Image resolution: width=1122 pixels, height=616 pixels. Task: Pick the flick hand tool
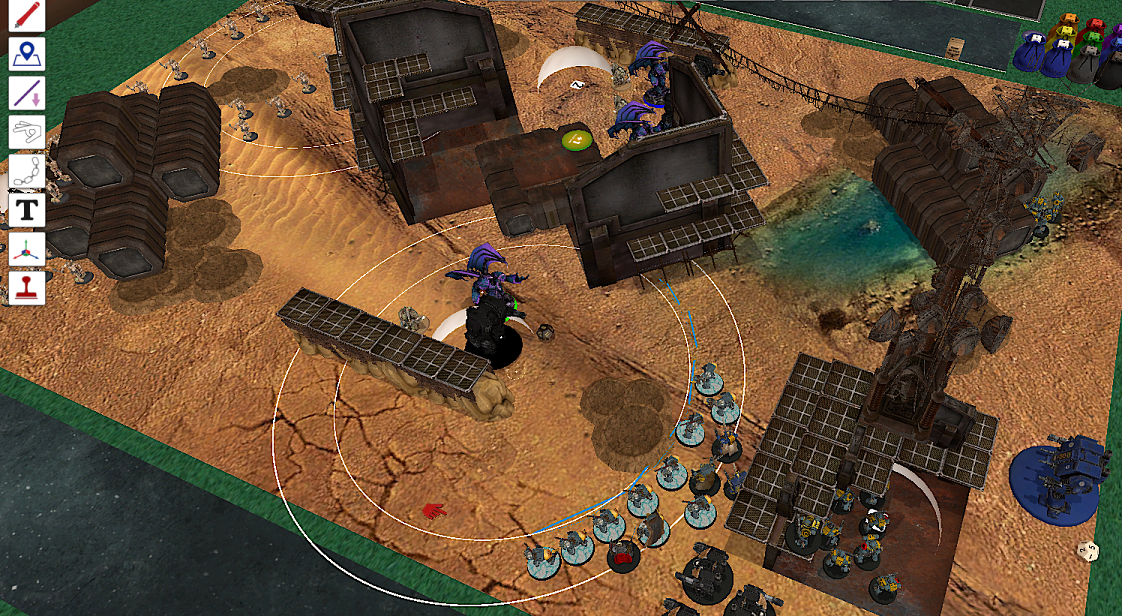(27, 132)
